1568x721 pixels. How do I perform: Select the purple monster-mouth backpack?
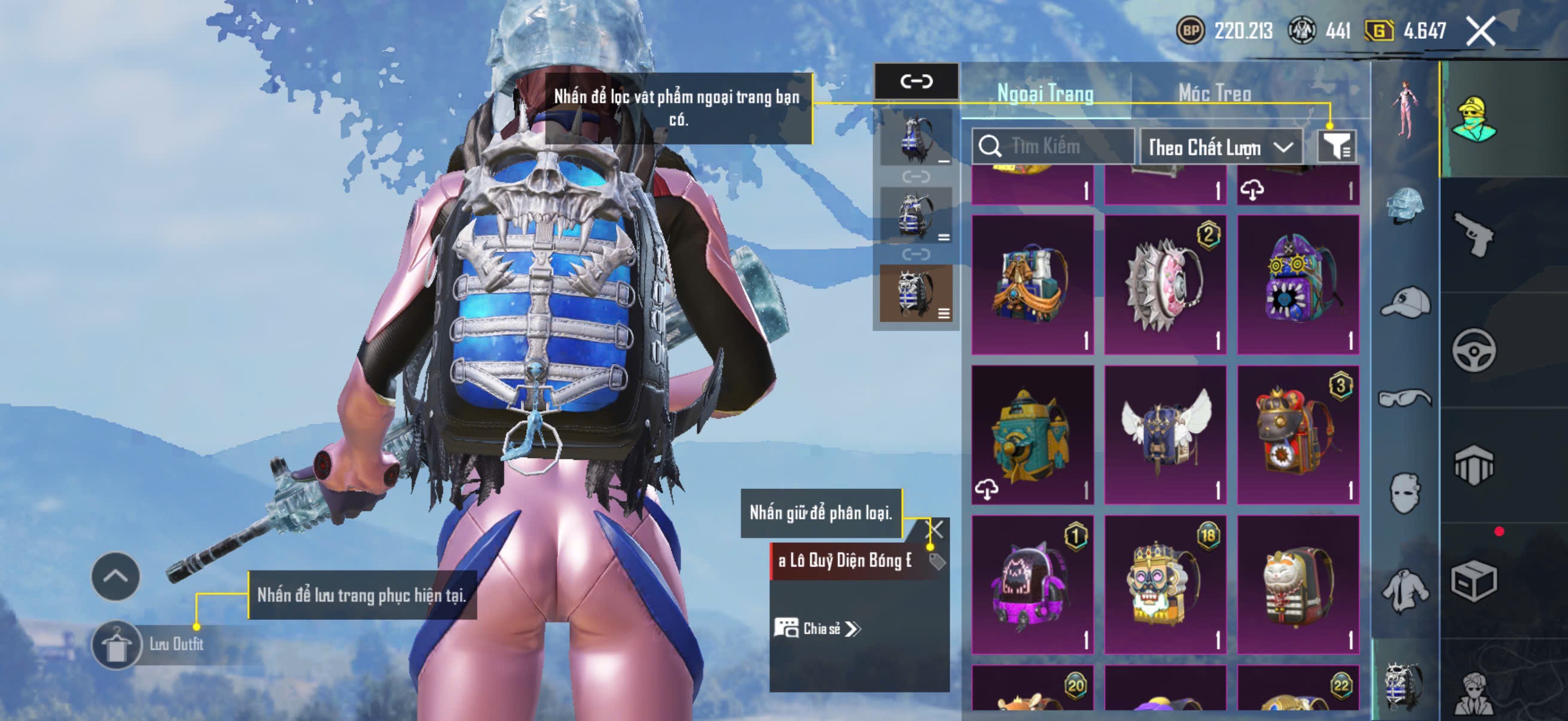[x=1298, y=284]
